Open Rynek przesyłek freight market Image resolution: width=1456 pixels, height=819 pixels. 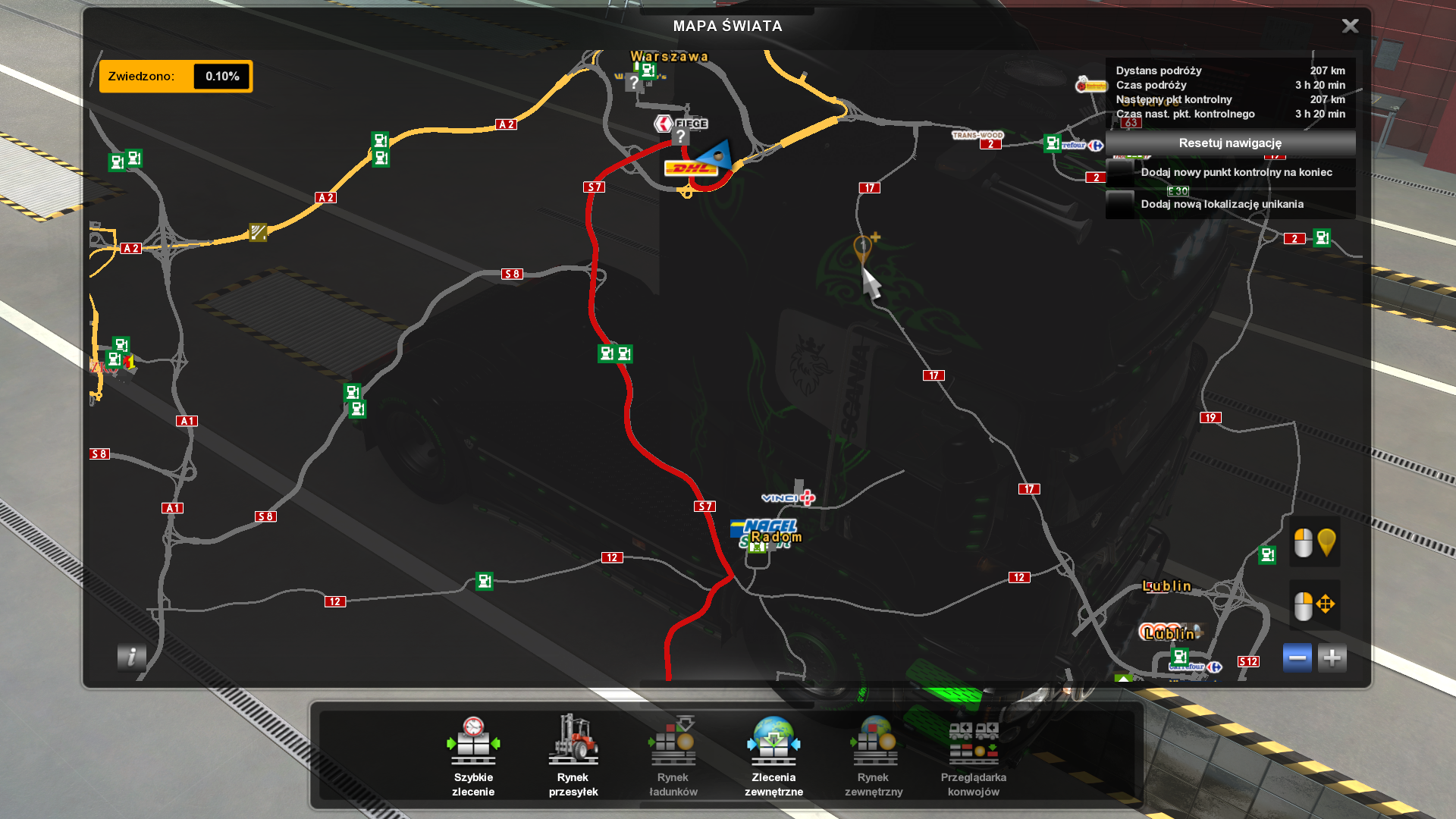click(573, 755)
